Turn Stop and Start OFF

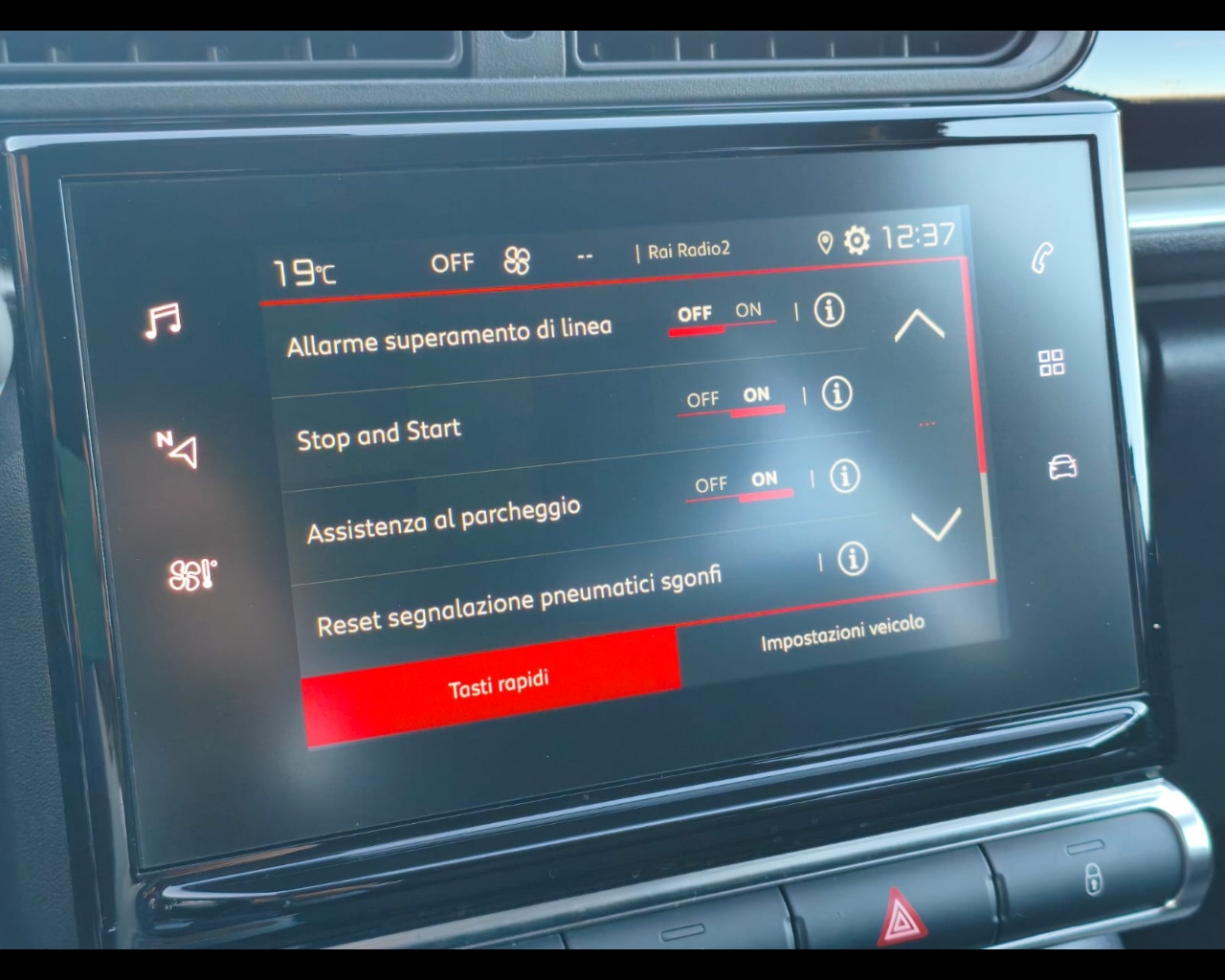click(x=704, y=398)
